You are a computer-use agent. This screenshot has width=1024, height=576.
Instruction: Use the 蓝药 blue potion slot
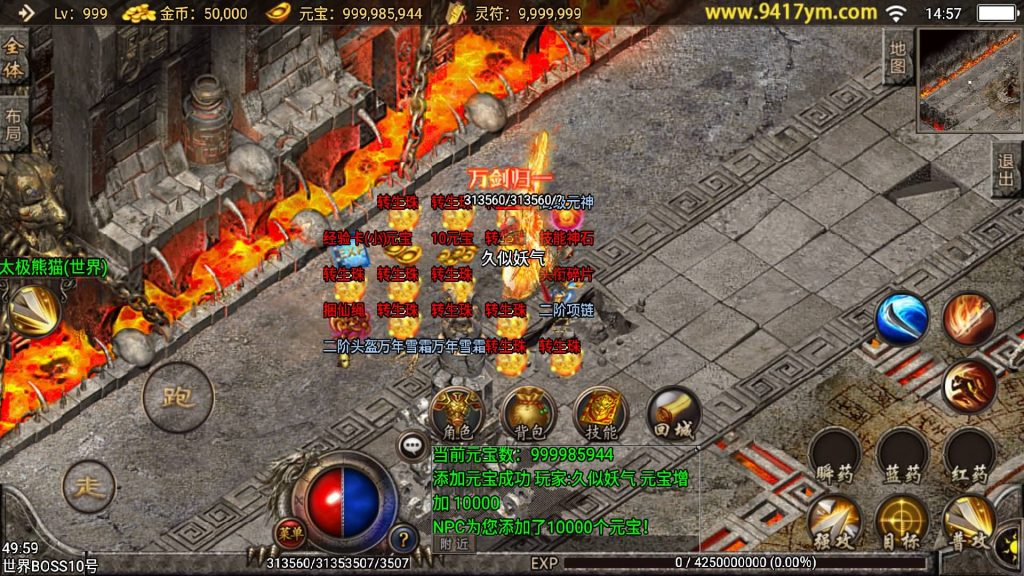pyautogui.click(x=902, y=457)
